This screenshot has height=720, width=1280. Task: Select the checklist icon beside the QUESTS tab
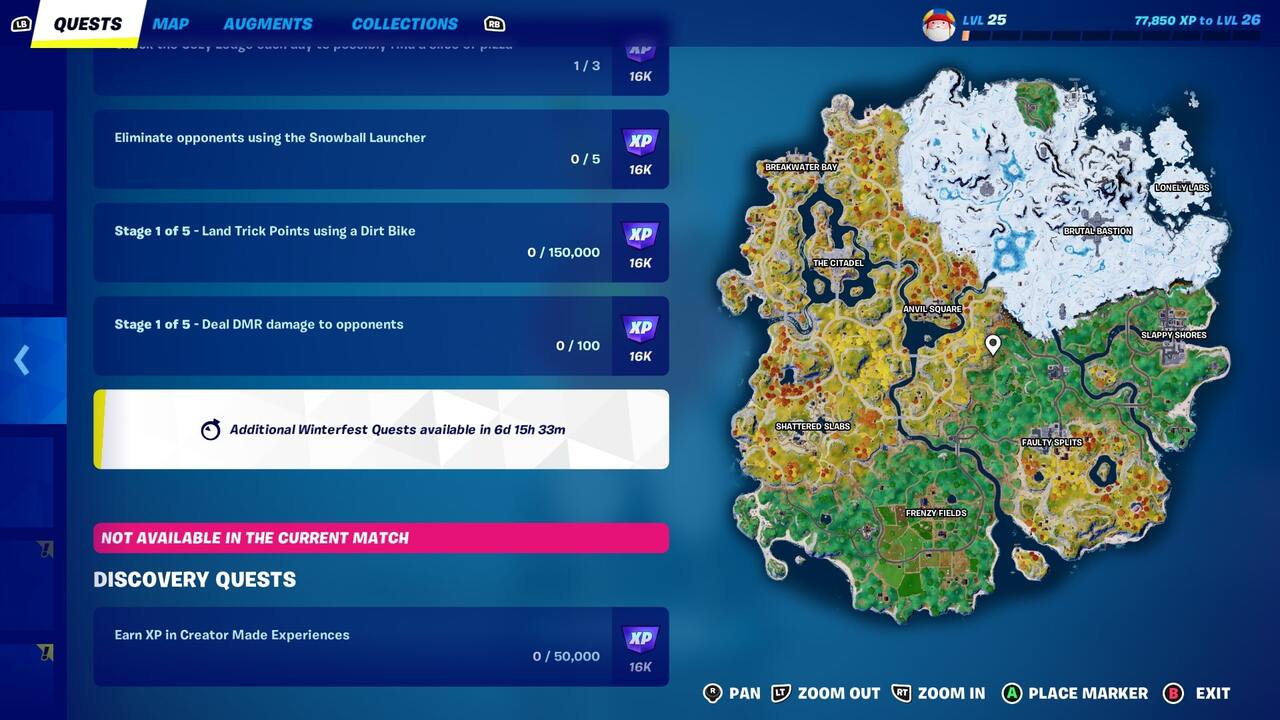pyautogui.click(x=22, y=23)
